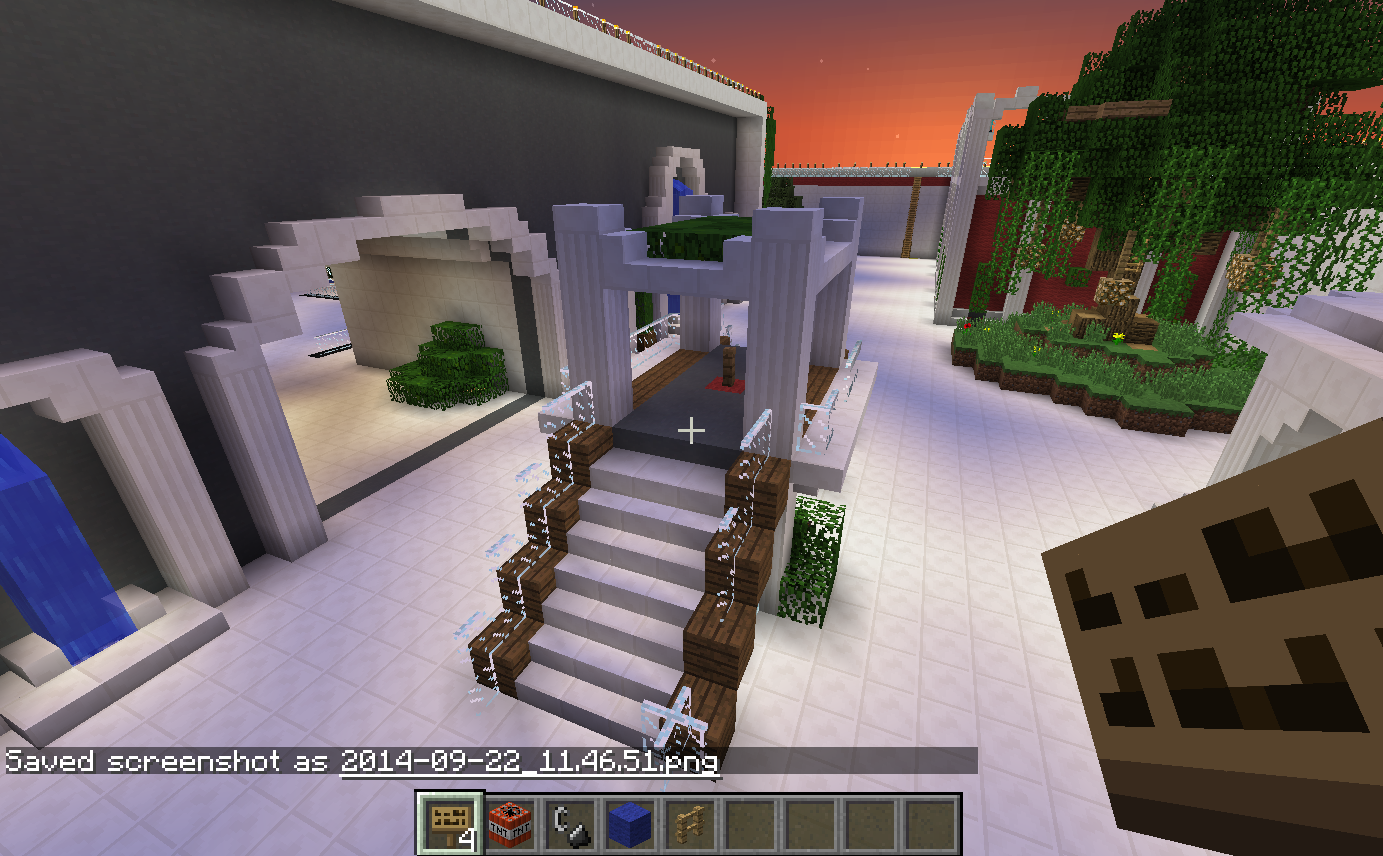
Task: Choose the flint and steel slot
Action: click(x=569, y=824)
